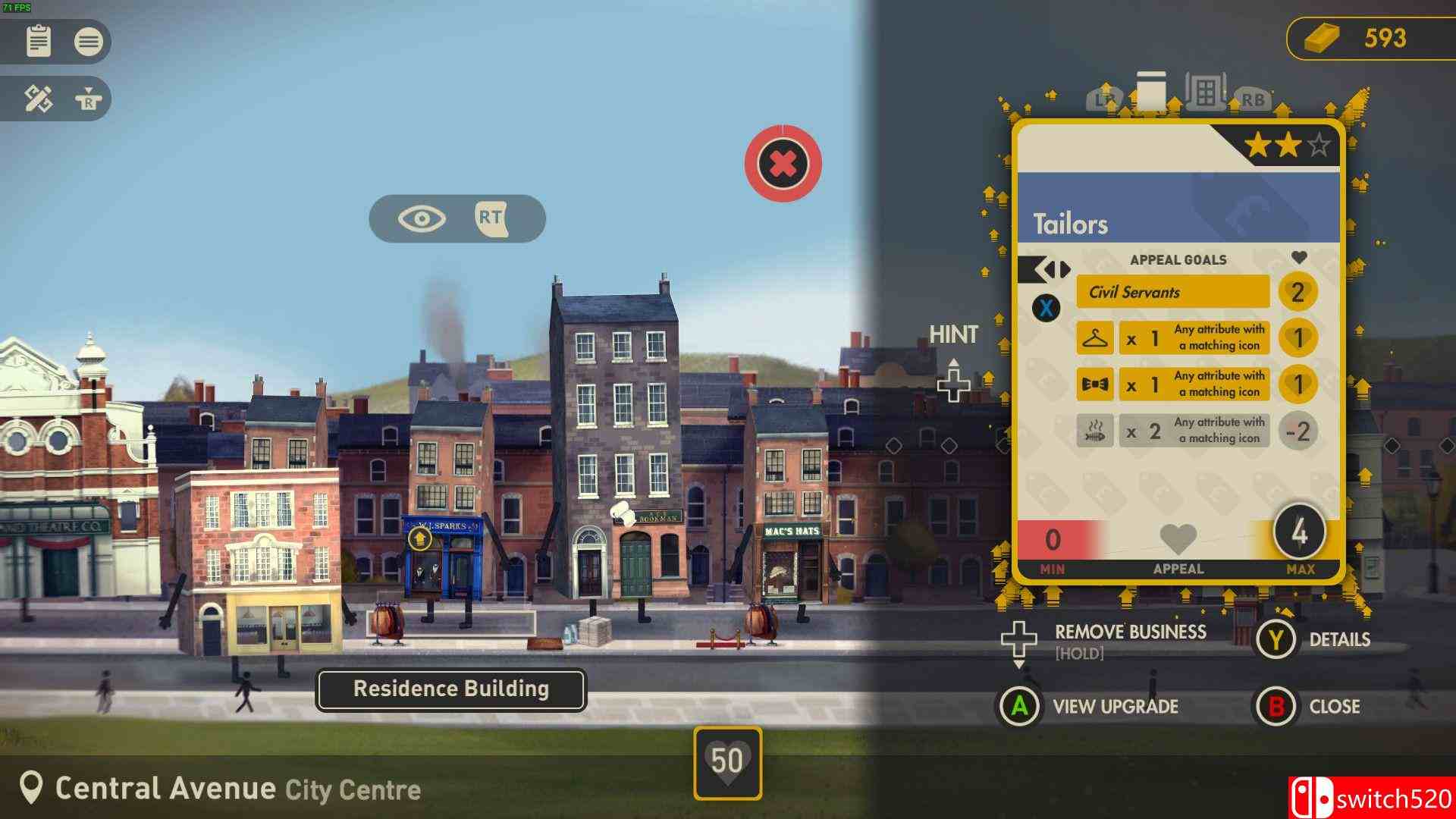Choose Remove Business option
Screen dimensions: 1456x819
tap(1130, 633)
